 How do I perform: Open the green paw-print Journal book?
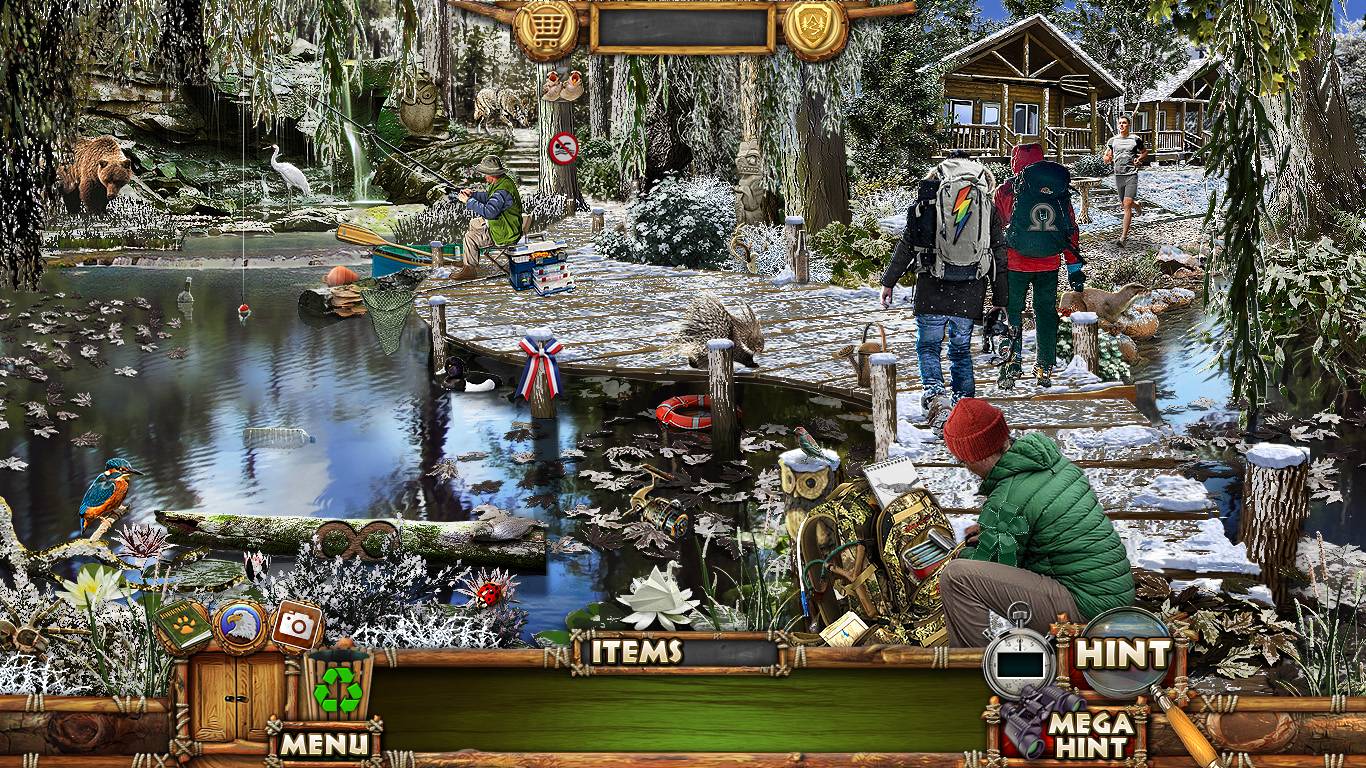tap(182, 625)
